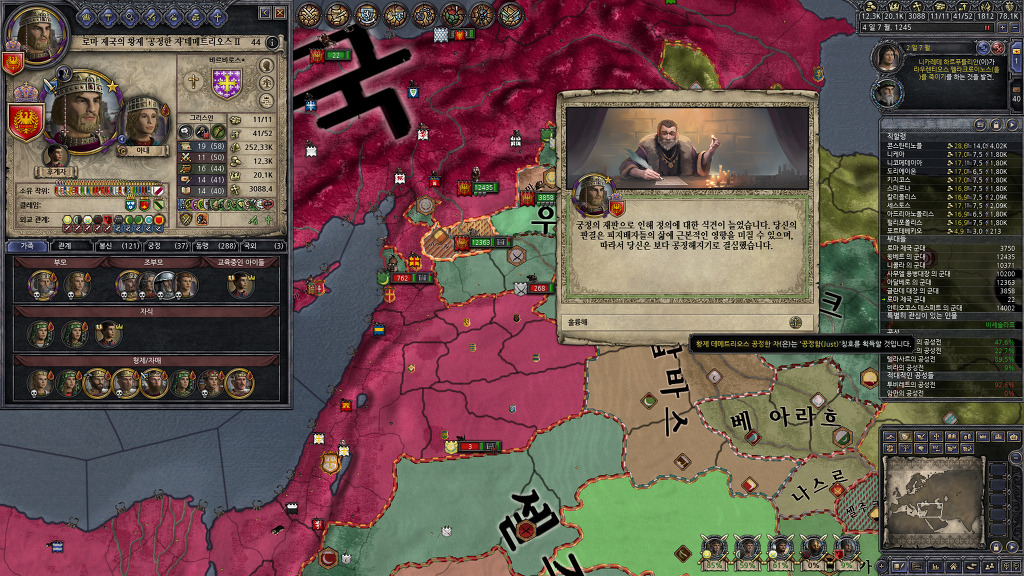Switch to the 관계 tab
Viewport: 1024px width, 576px height.
point(64,245)
